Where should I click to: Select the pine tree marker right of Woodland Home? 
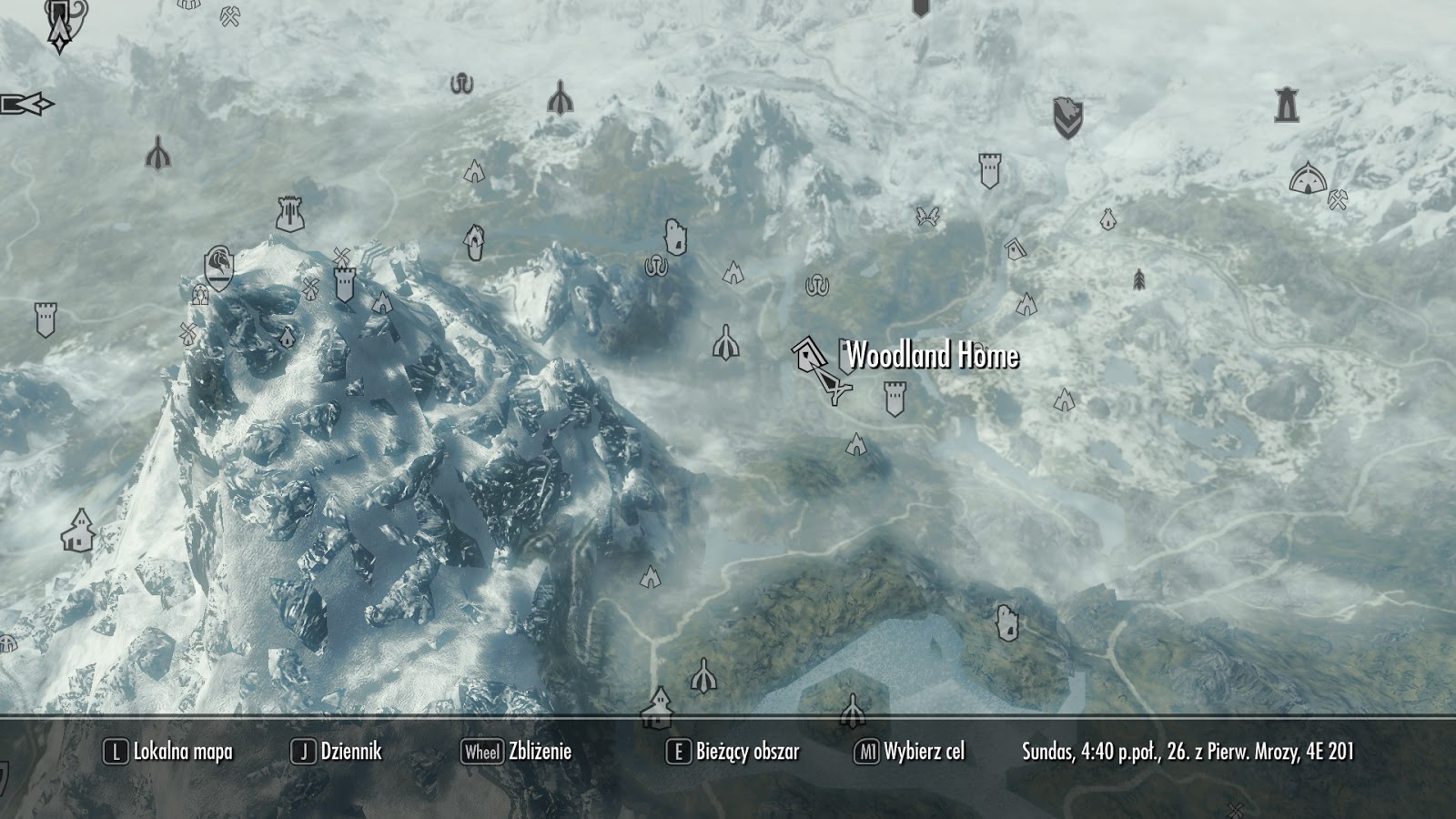[x=1138, y=278]
